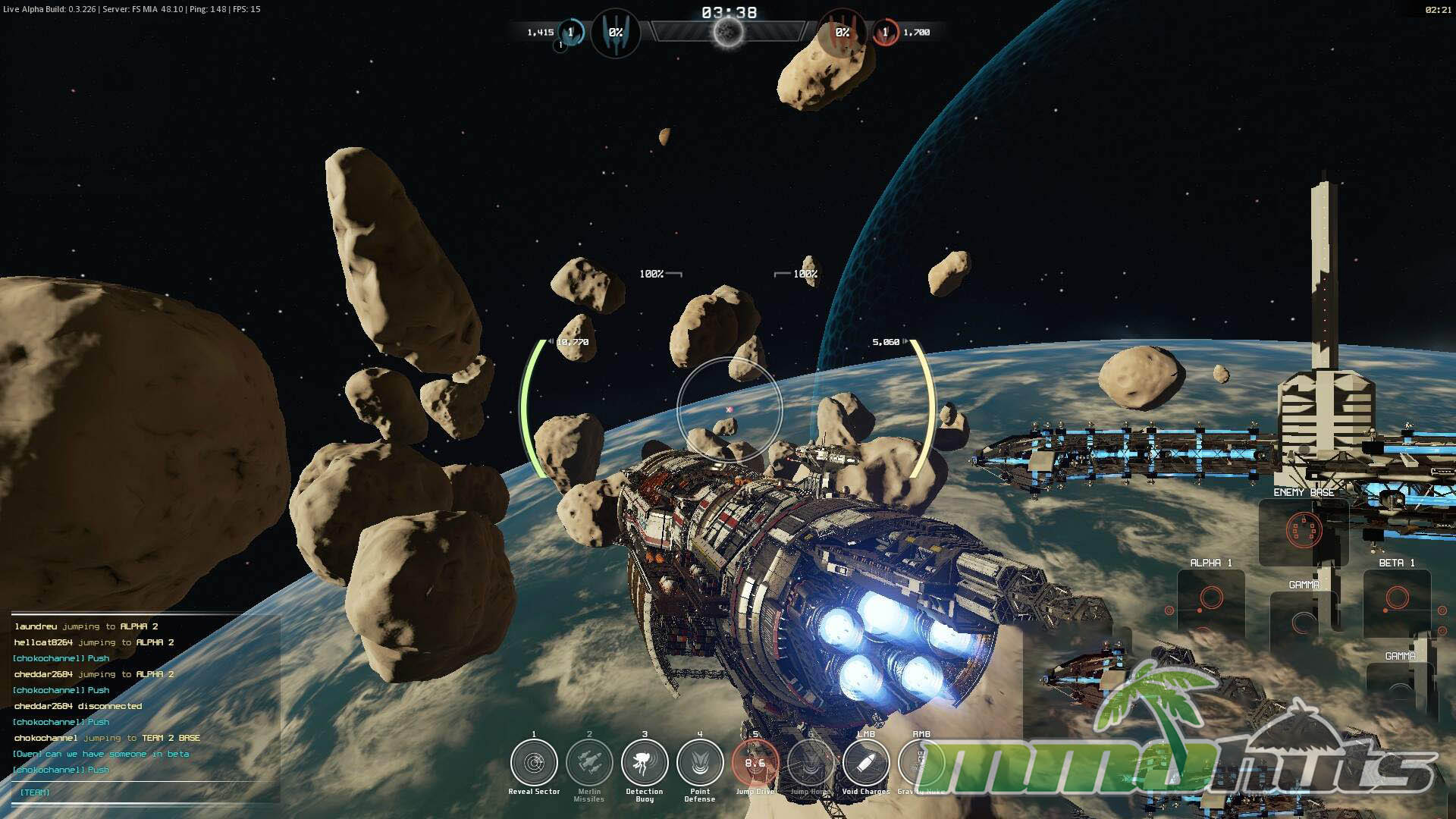Image resolution: width=1456 pixels, height=819 pixels.
Task: Click the TEAM chat input line
Action: point(144,792)
